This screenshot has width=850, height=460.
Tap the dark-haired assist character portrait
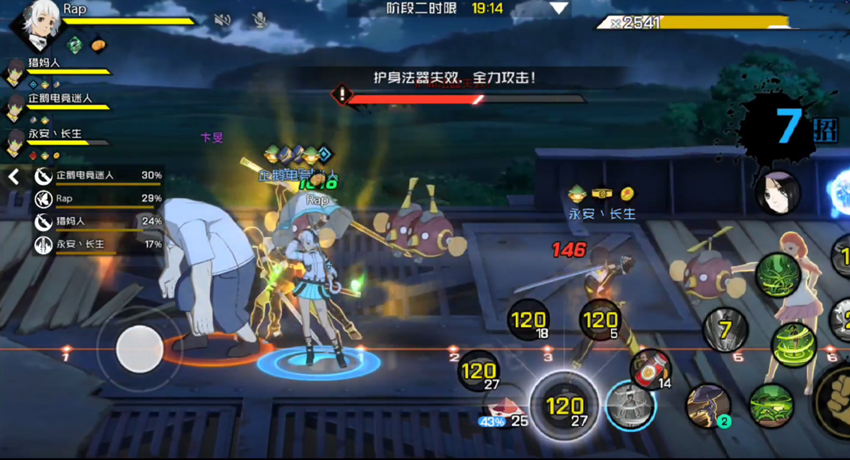coord(777,192)
